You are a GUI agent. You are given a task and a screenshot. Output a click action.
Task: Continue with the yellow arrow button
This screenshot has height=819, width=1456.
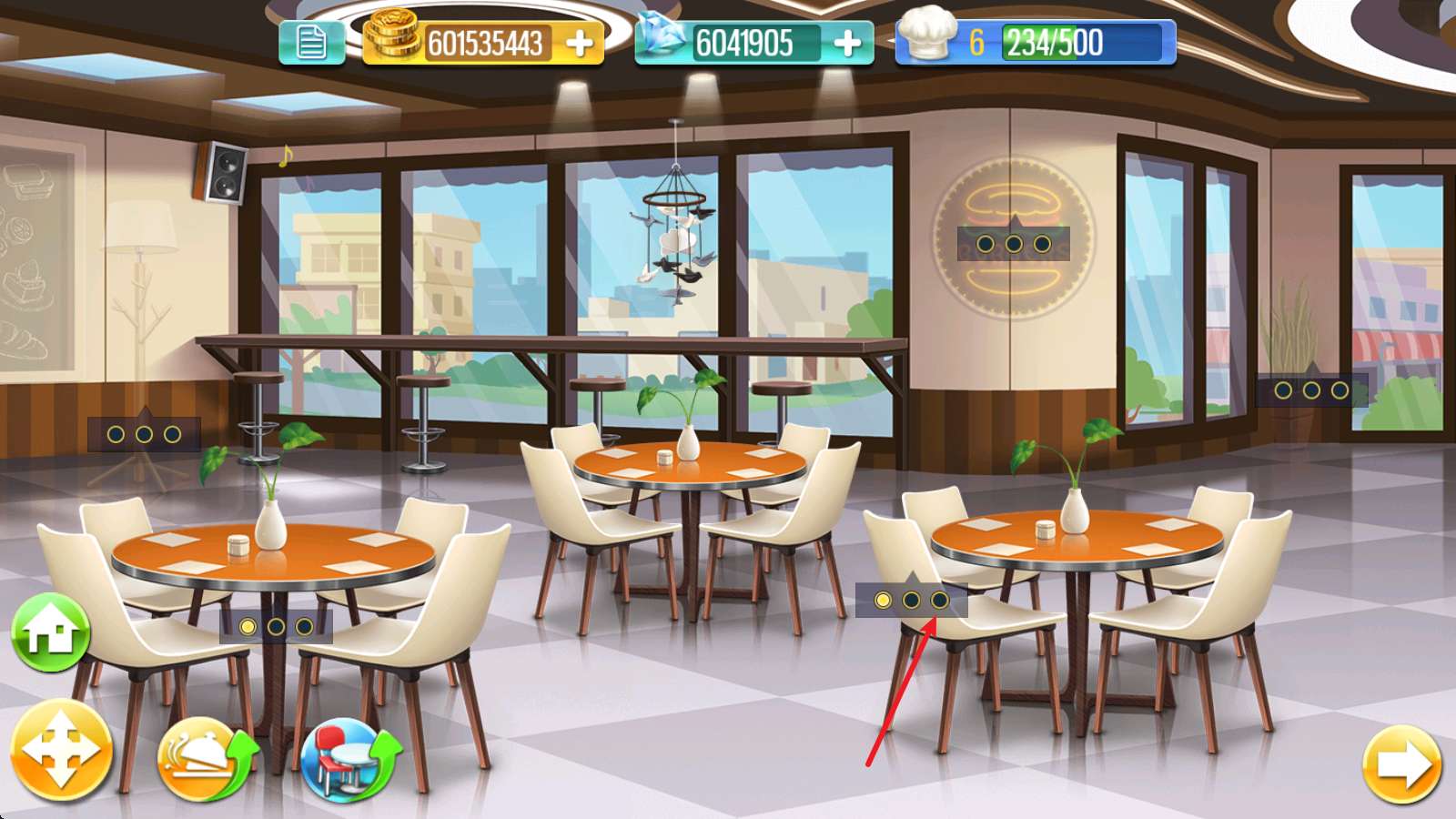tap(1402, 764)
